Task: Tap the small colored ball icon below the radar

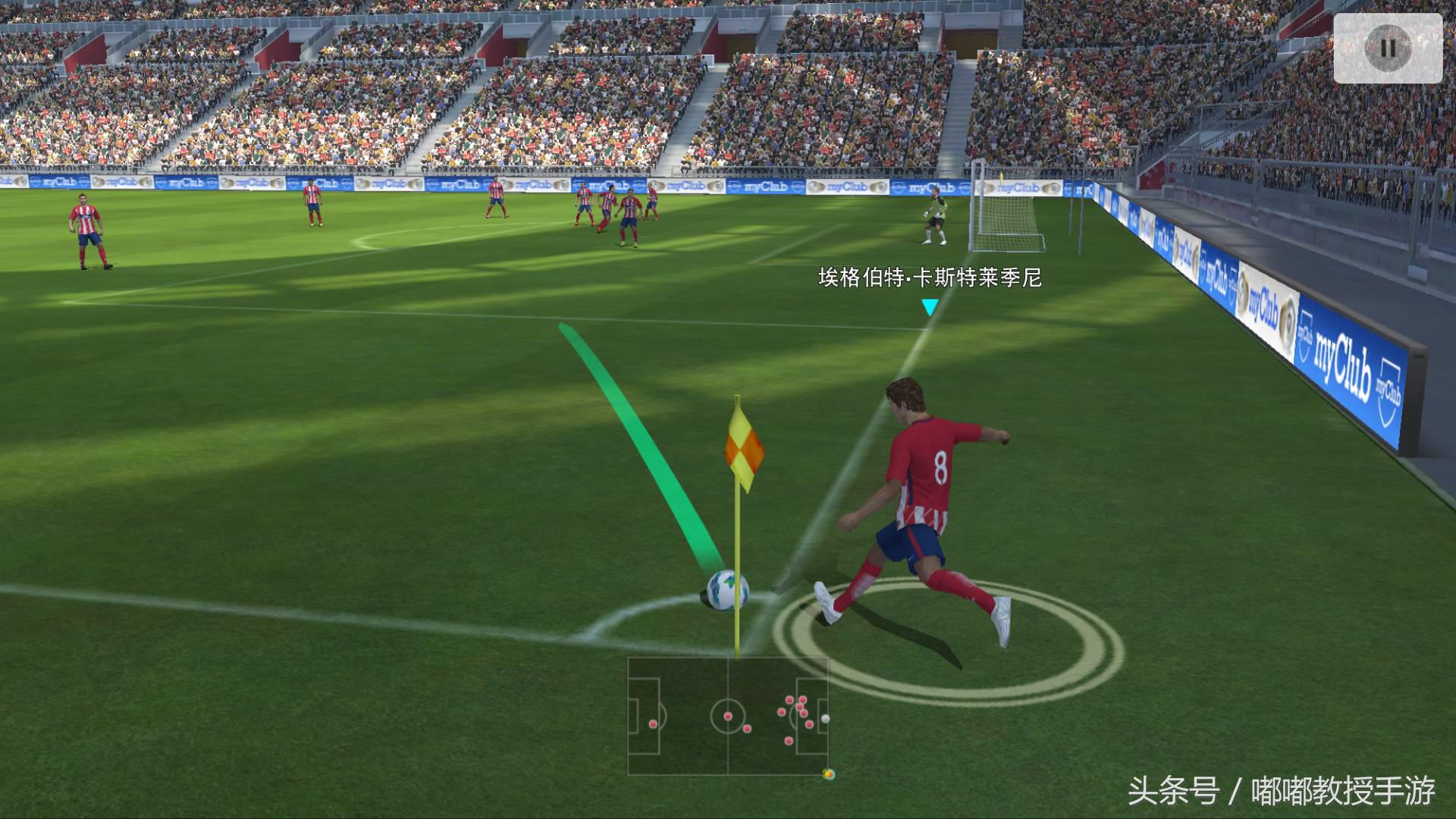Action: pos(829,775)
